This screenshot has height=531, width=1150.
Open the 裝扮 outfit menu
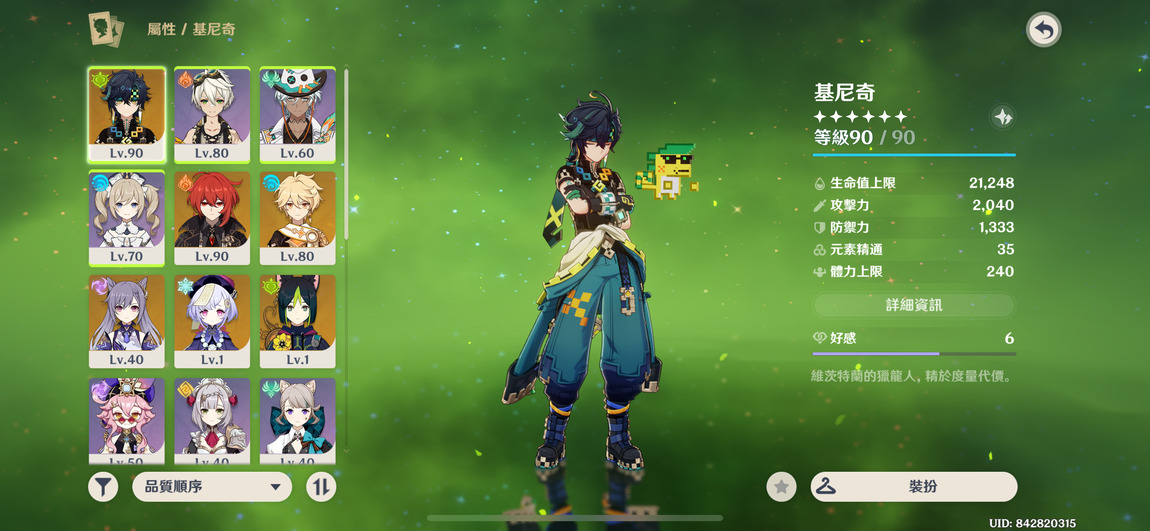[914, 487]
